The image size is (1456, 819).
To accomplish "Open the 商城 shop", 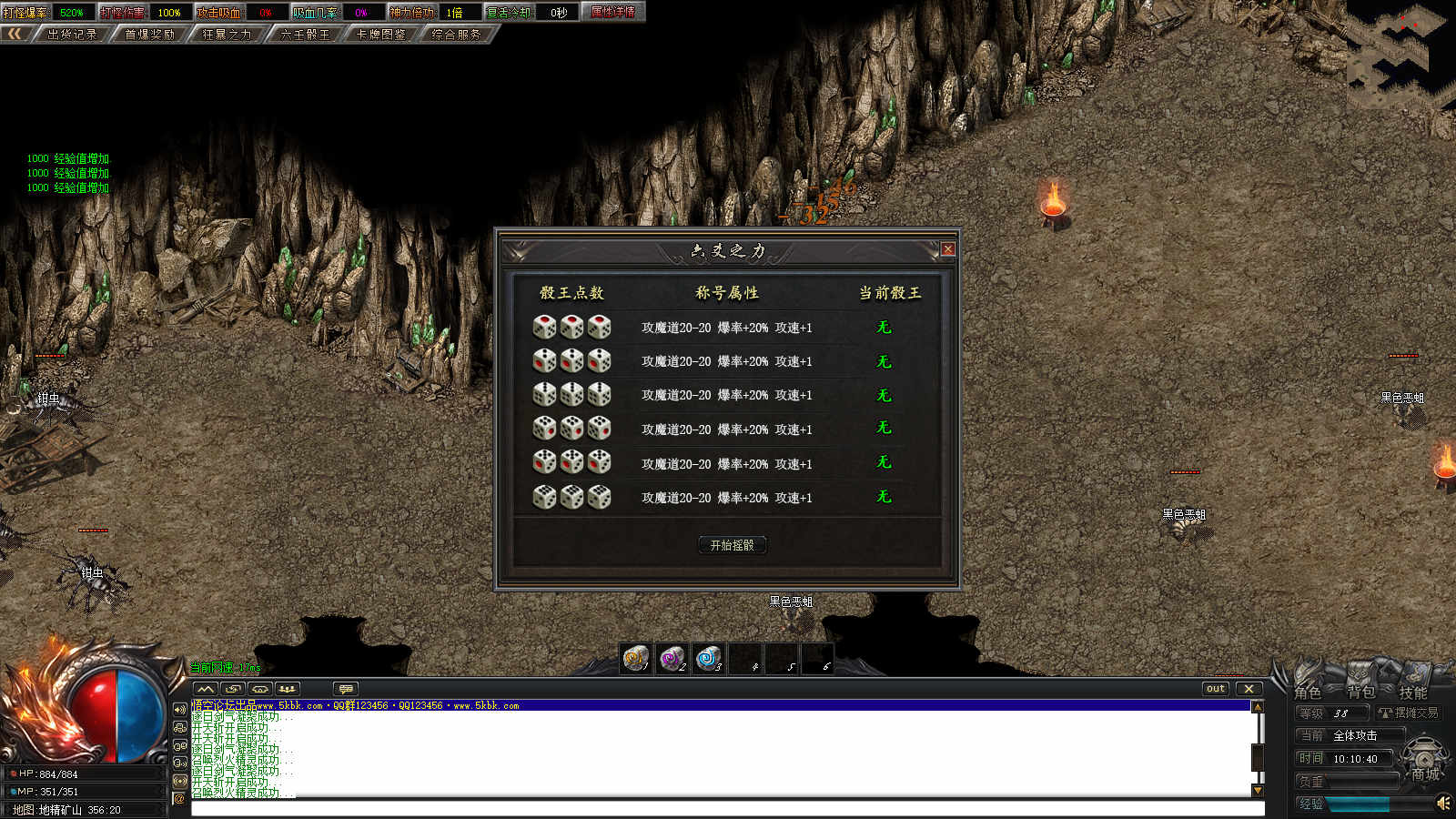I will coord(1425,773).
